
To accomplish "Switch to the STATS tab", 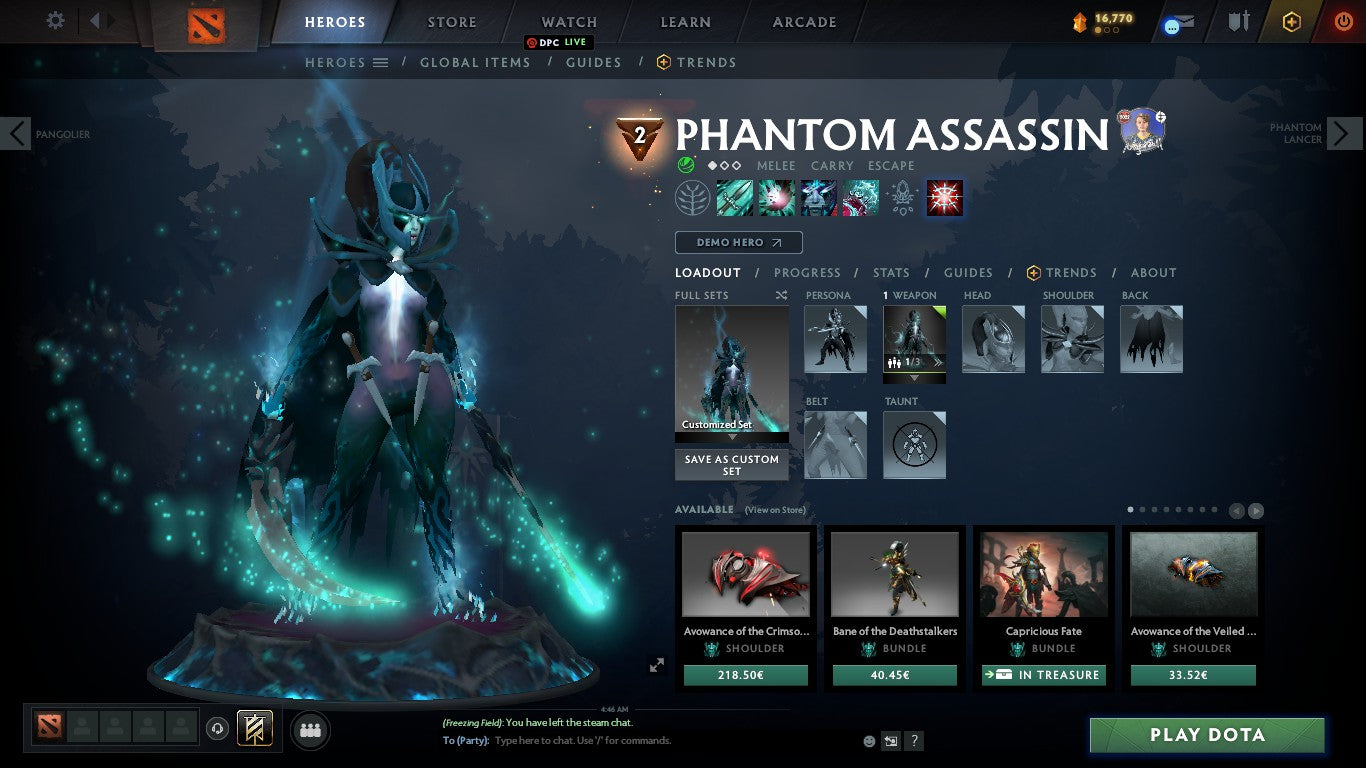I will (x=890, y=272).
